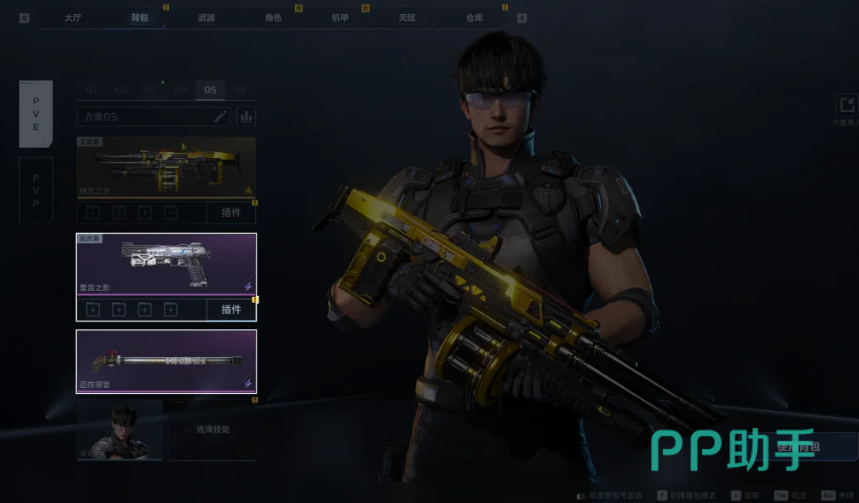Select the 雷霆之影 pistol secondary slot

(x=166, y=264)
